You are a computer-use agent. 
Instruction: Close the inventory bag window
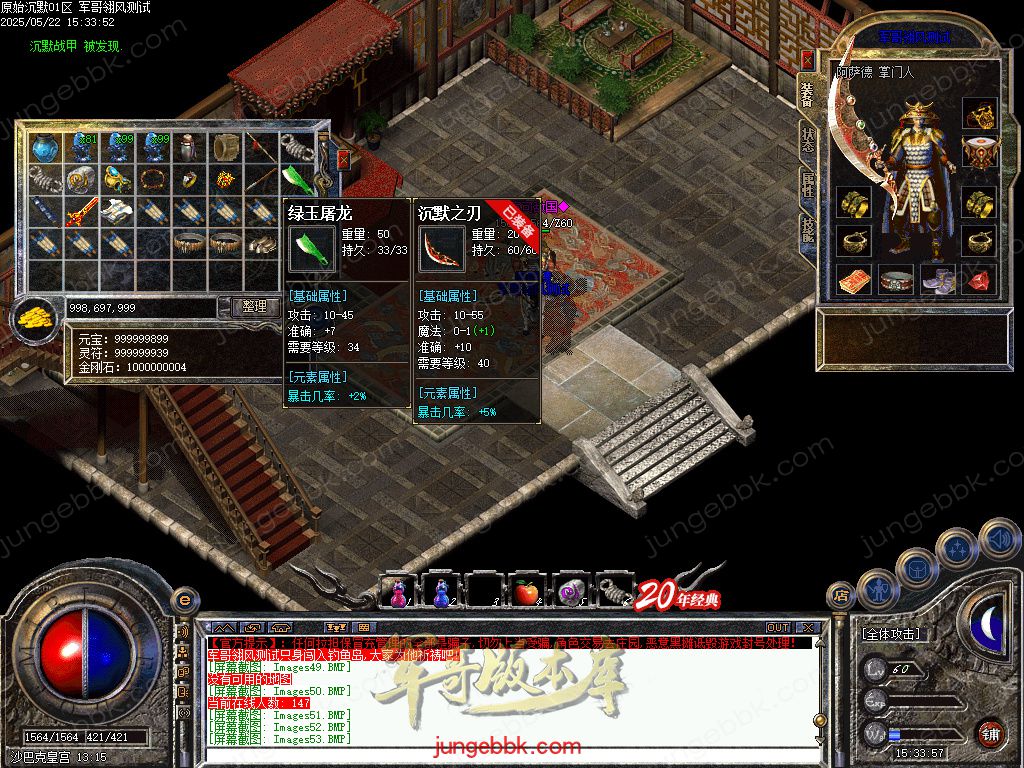343,159
